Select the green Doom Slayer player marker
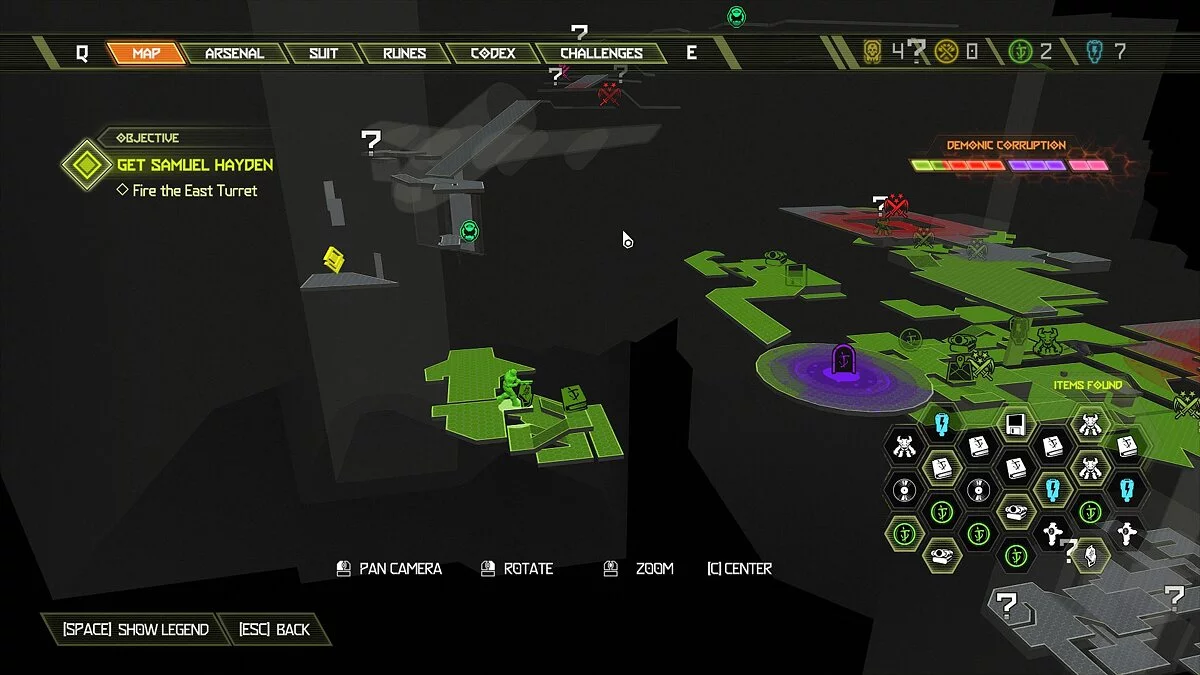The height and width of the screenshot is (675, 1200). (512, 391)
